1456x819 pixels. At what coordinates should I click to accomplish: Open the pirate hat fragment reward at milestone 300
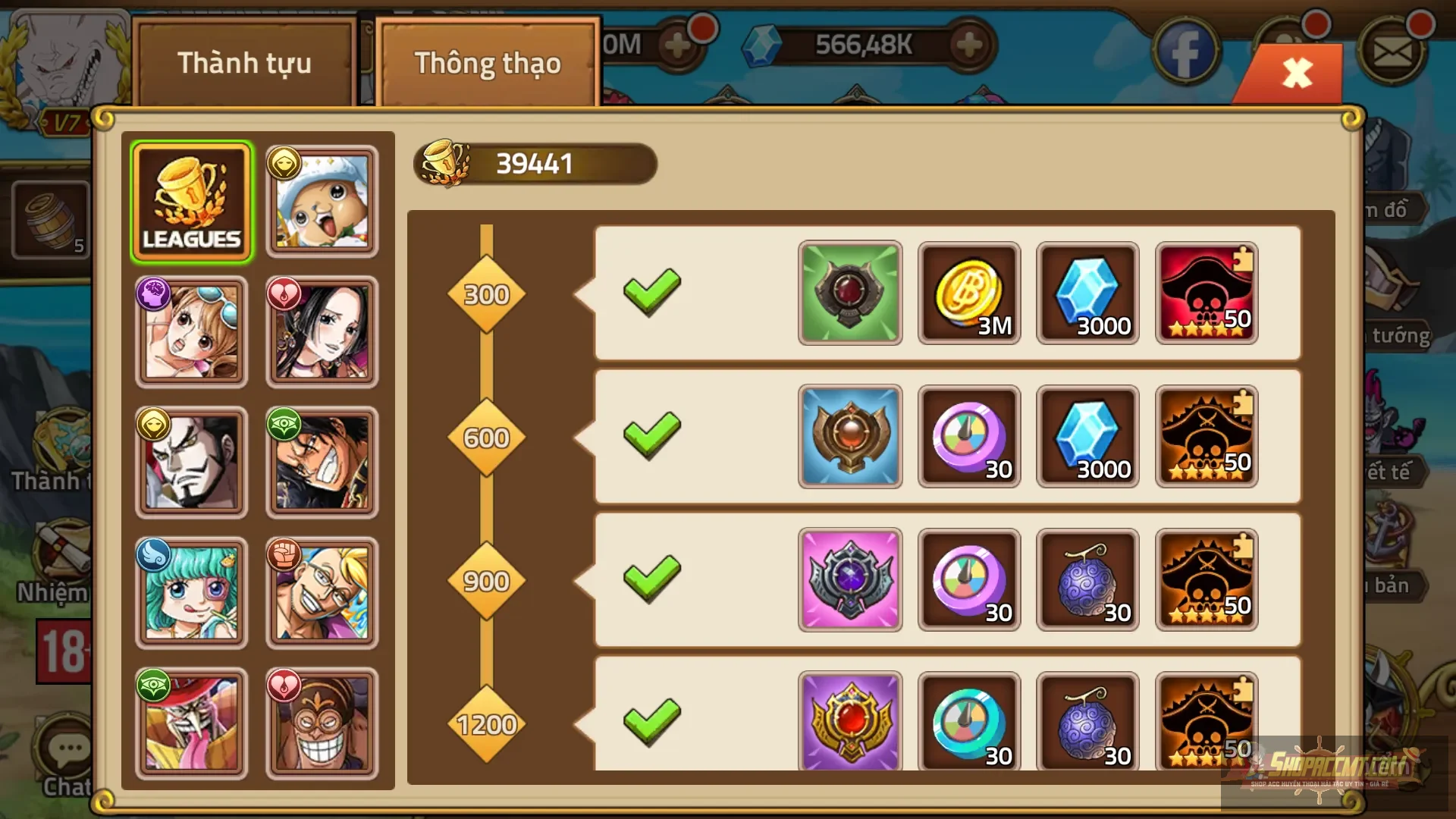(1206, 293)
